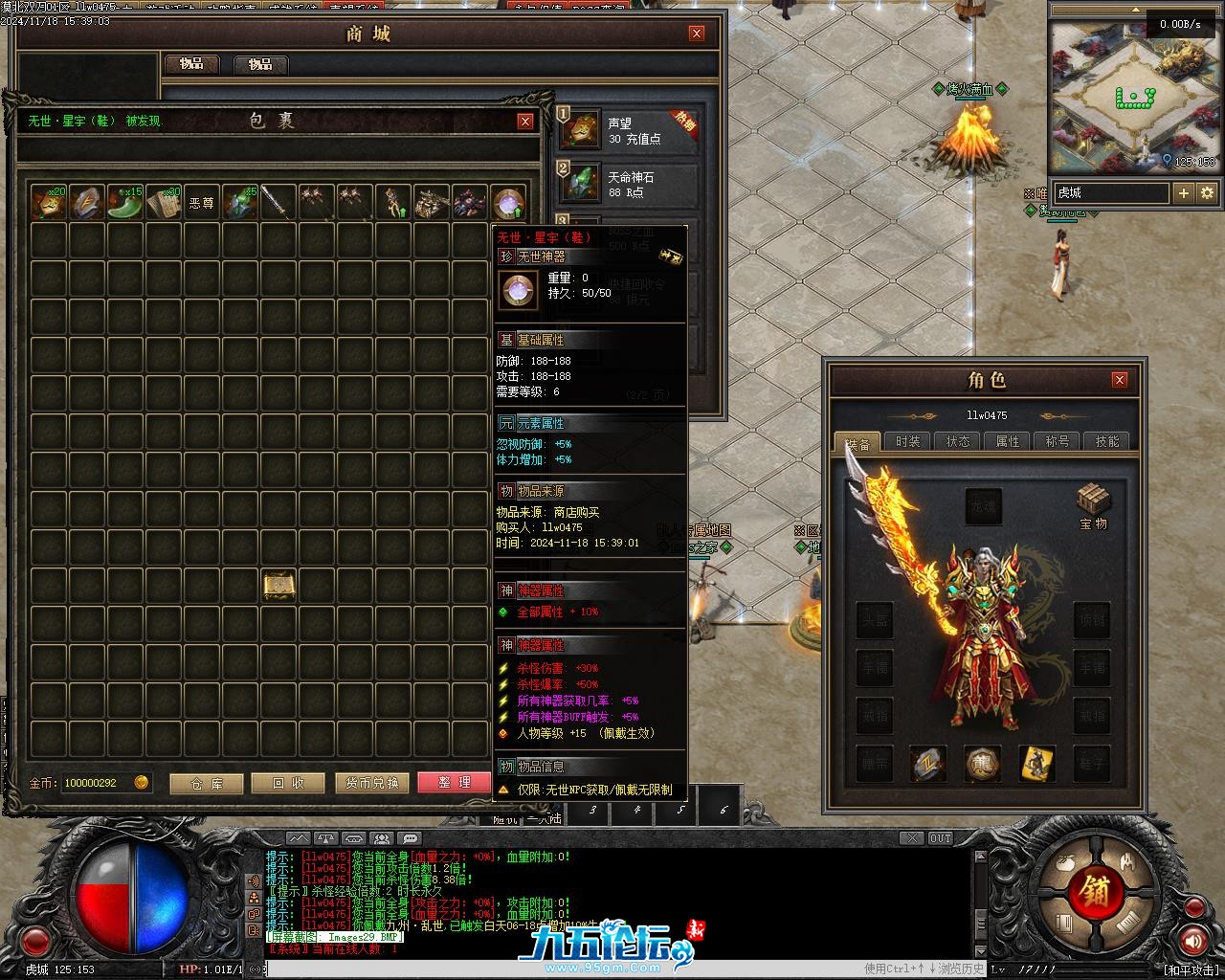Open the 仓库 warehouse button
The height and width of the screenshot is (980, 1225).
click(x=206, y=784)
